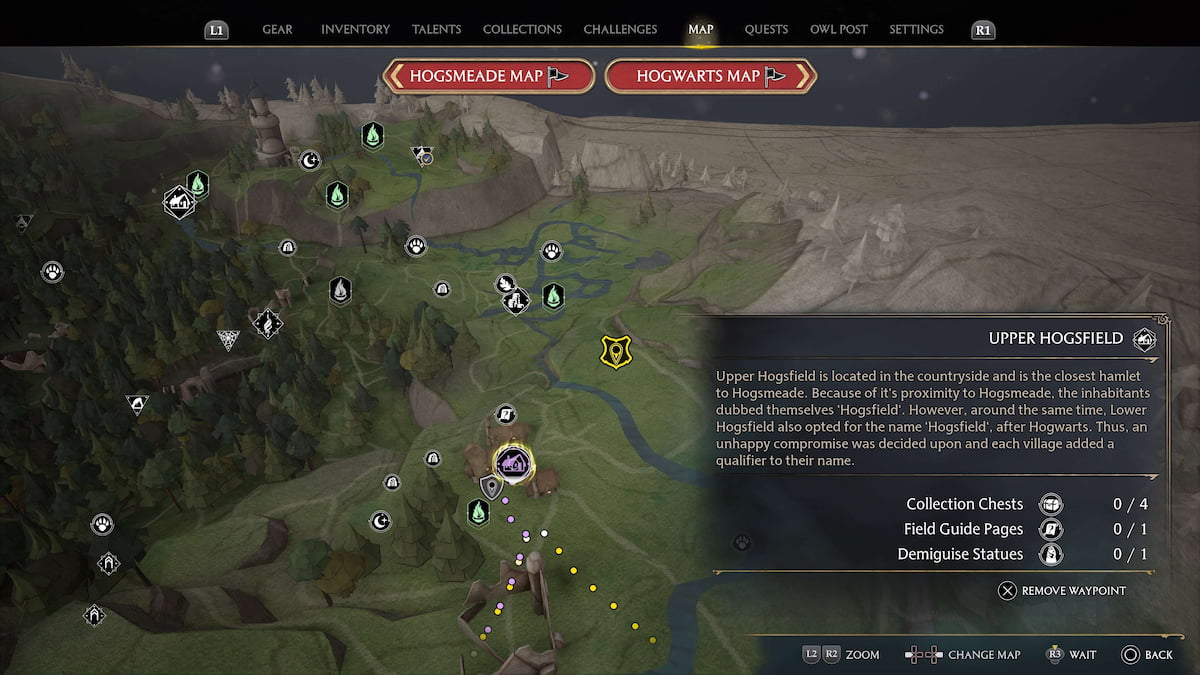Image resolution: width=1200 pixels, height=675 pixels.
Task: Go to the Challenges tab
Action: [x=620, y=29]
